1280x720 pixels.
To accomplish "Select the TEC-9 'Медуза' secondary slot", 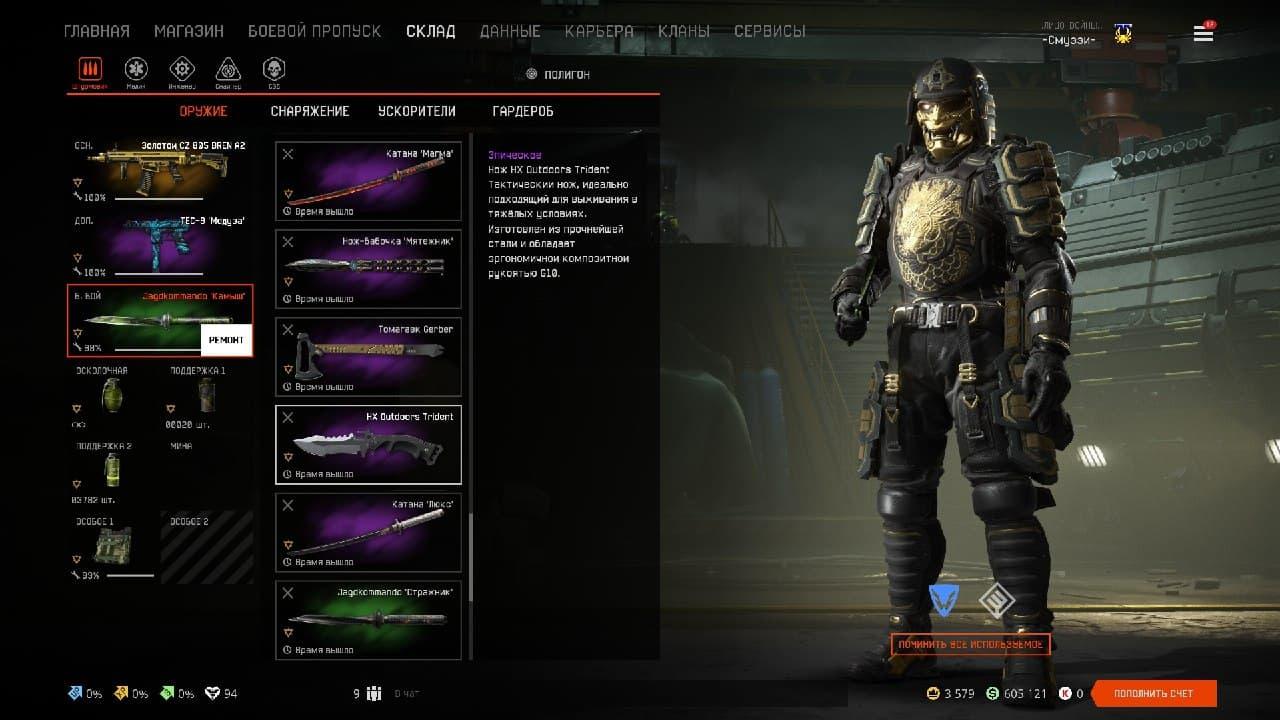I will (x=160, y=246).
